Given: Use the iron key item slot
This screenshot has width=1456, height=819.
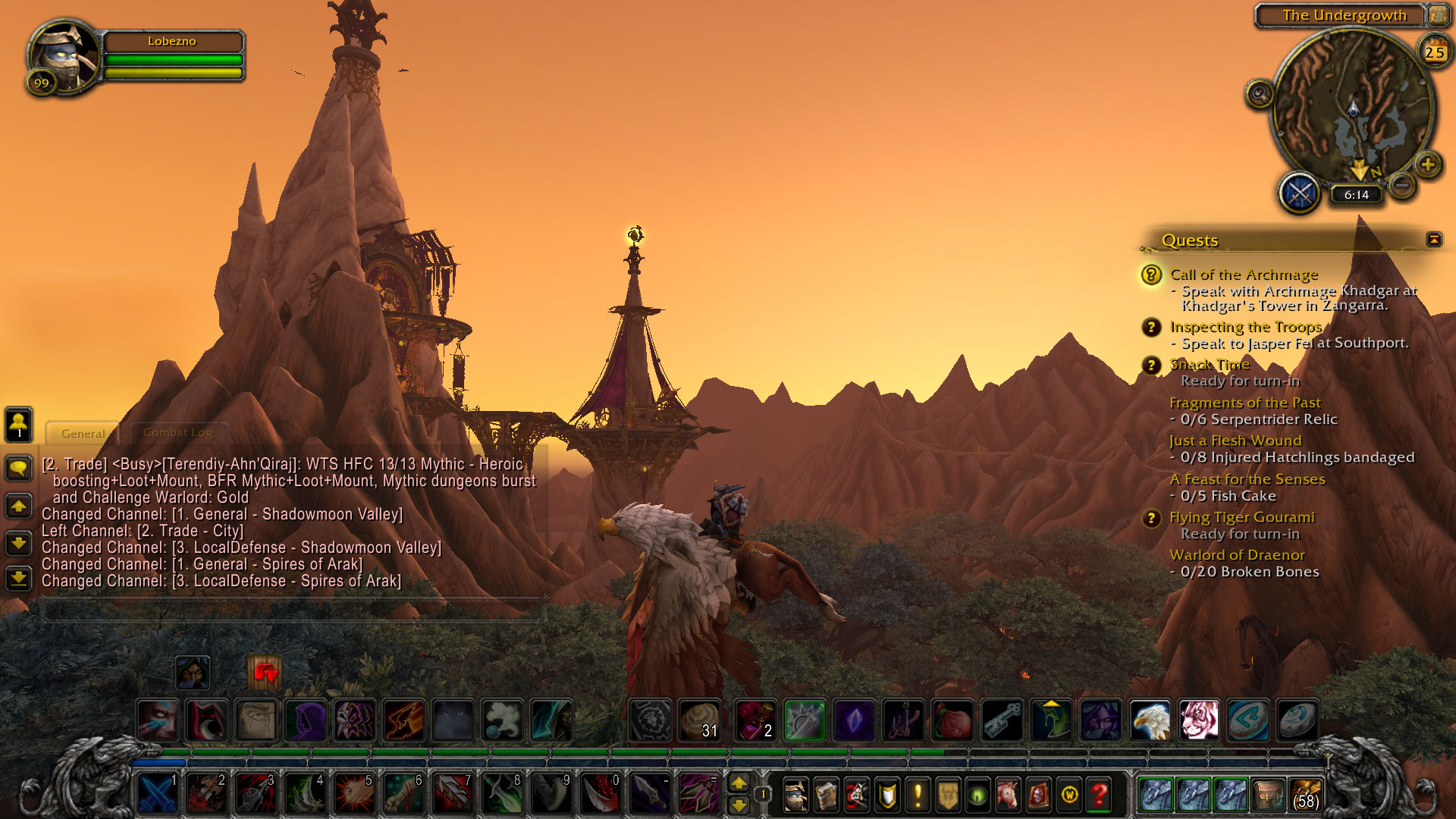Looking at the screenshot, I should (x=1002, y=720).
